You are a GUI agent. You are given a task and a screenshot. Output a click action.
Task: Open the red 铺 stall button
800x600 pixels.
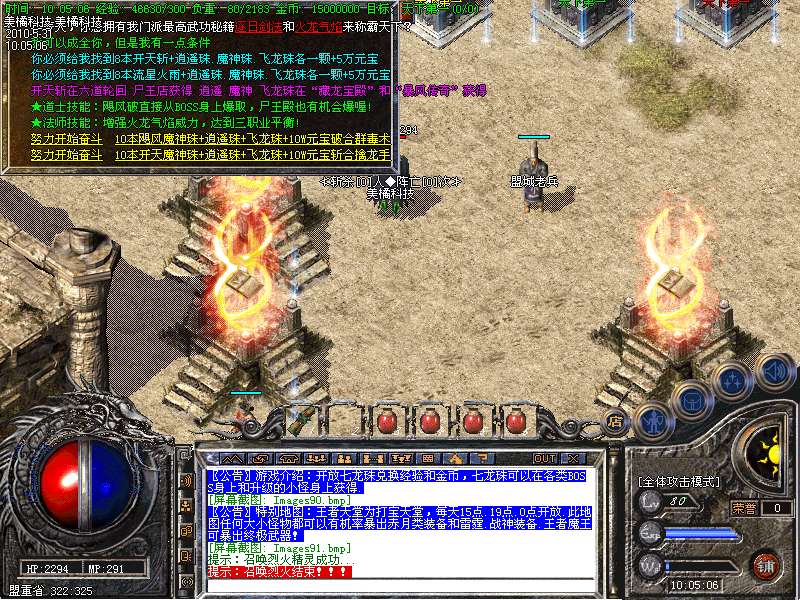(766, 565)
